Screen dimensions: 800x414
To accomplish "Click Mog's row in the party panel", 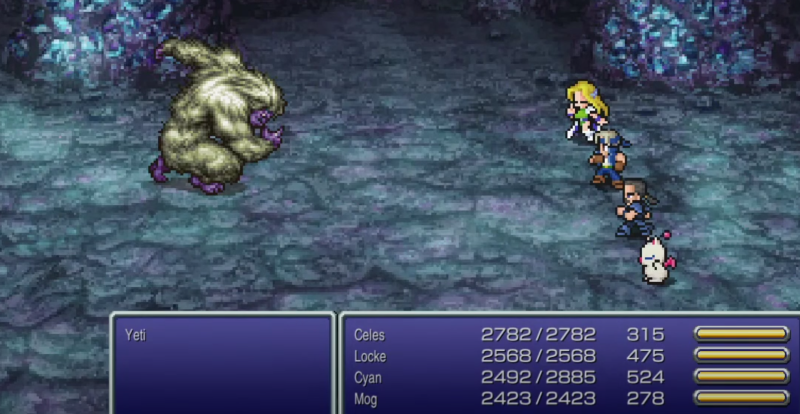I will (x=366, y=398).
